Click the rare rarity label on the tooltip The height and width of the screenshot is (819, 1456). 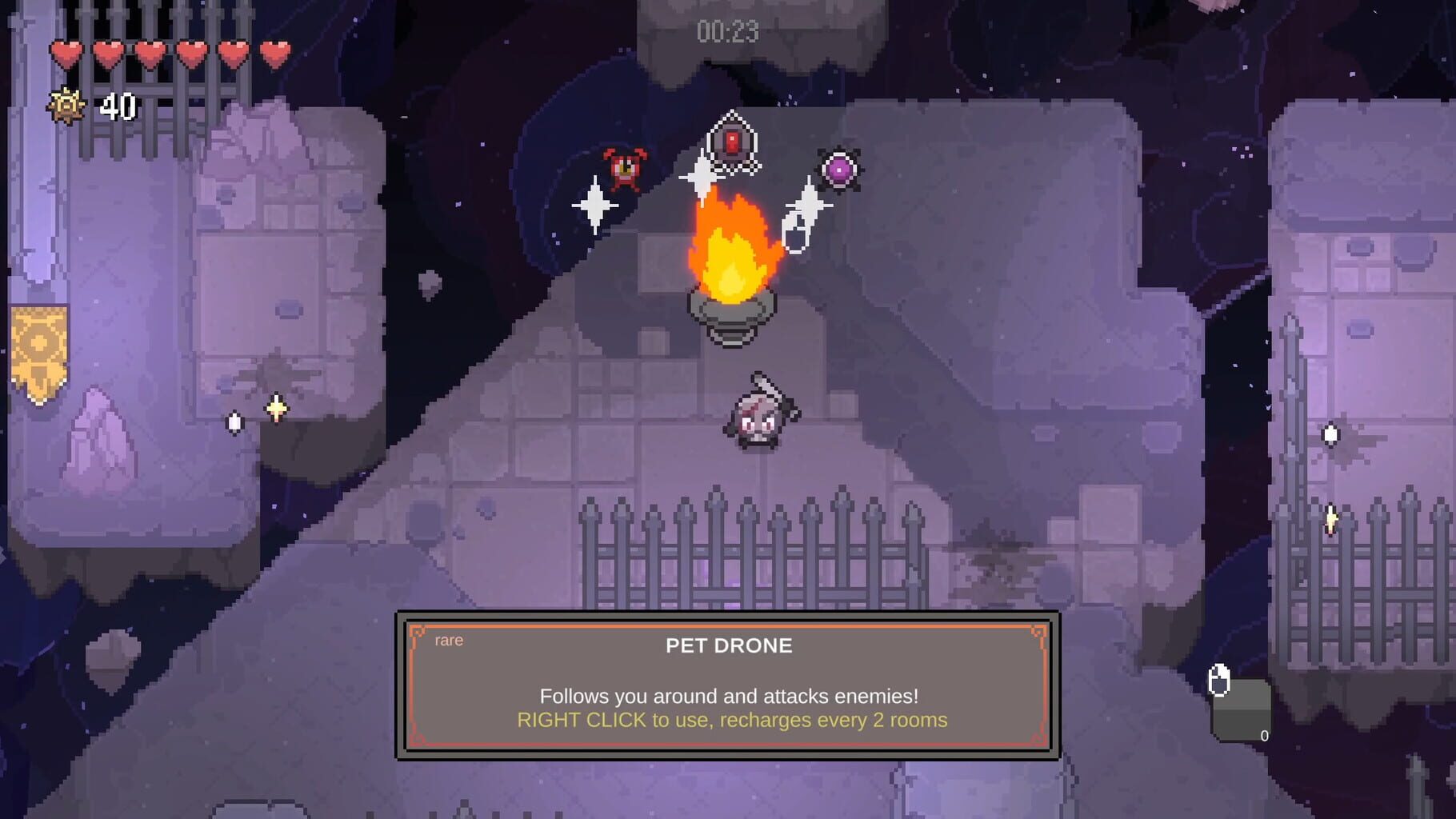click(448, 640)
